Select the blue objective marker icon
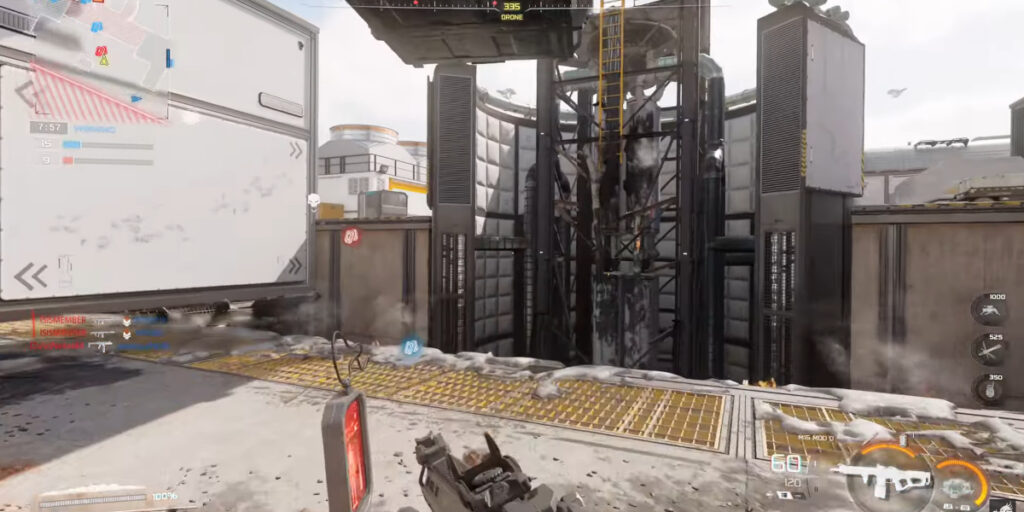1024x512 pixels. (x=410, y=347)
